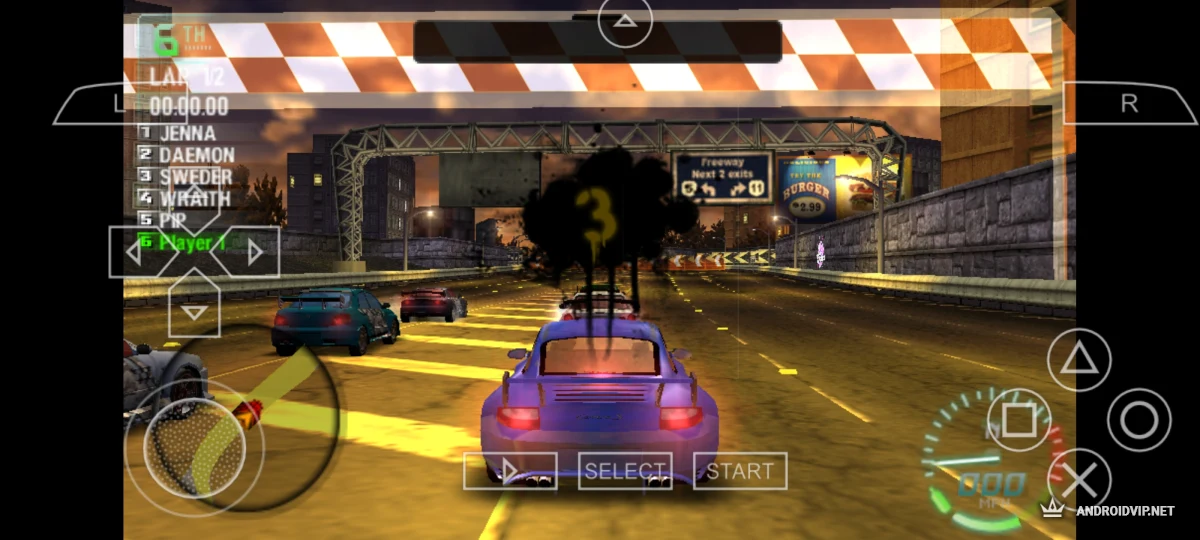Tap the SELECT touch button
The image size is (1200, 540).
(x=624, y=471)
